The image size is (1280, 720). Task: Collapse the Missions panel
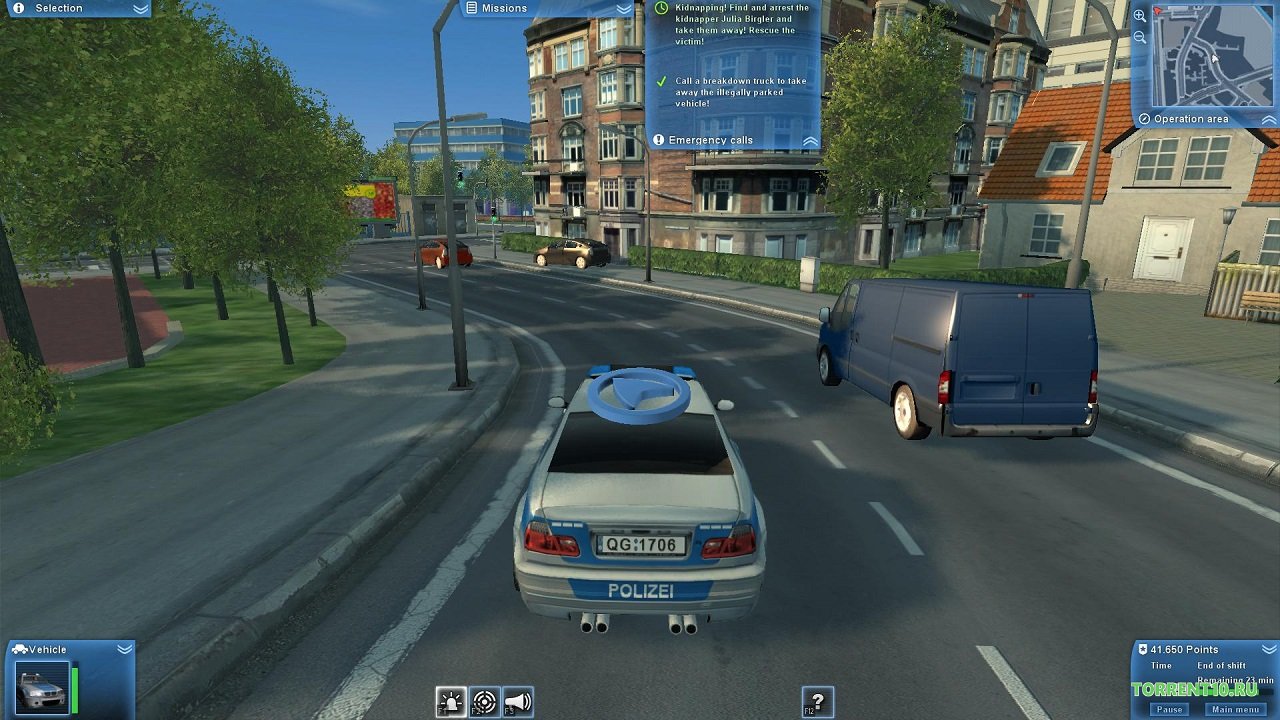coord(624,8)
